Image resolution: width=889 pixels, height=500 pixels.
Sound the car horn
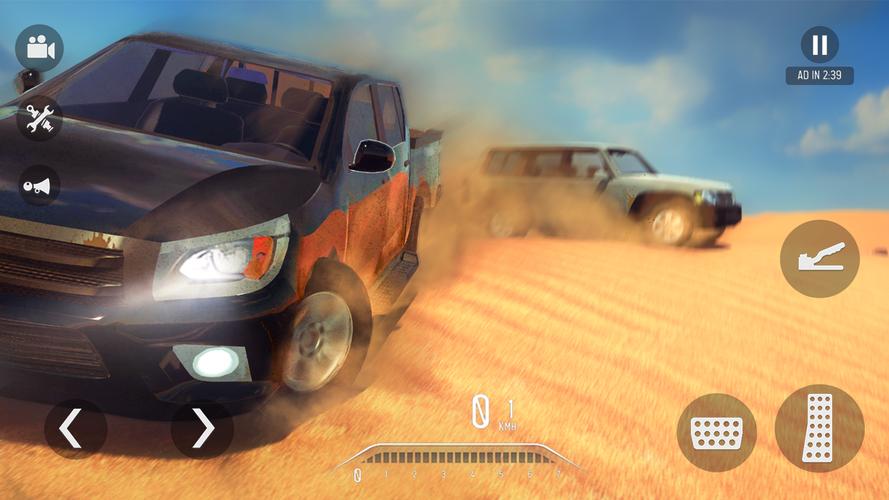pos(39,185)
